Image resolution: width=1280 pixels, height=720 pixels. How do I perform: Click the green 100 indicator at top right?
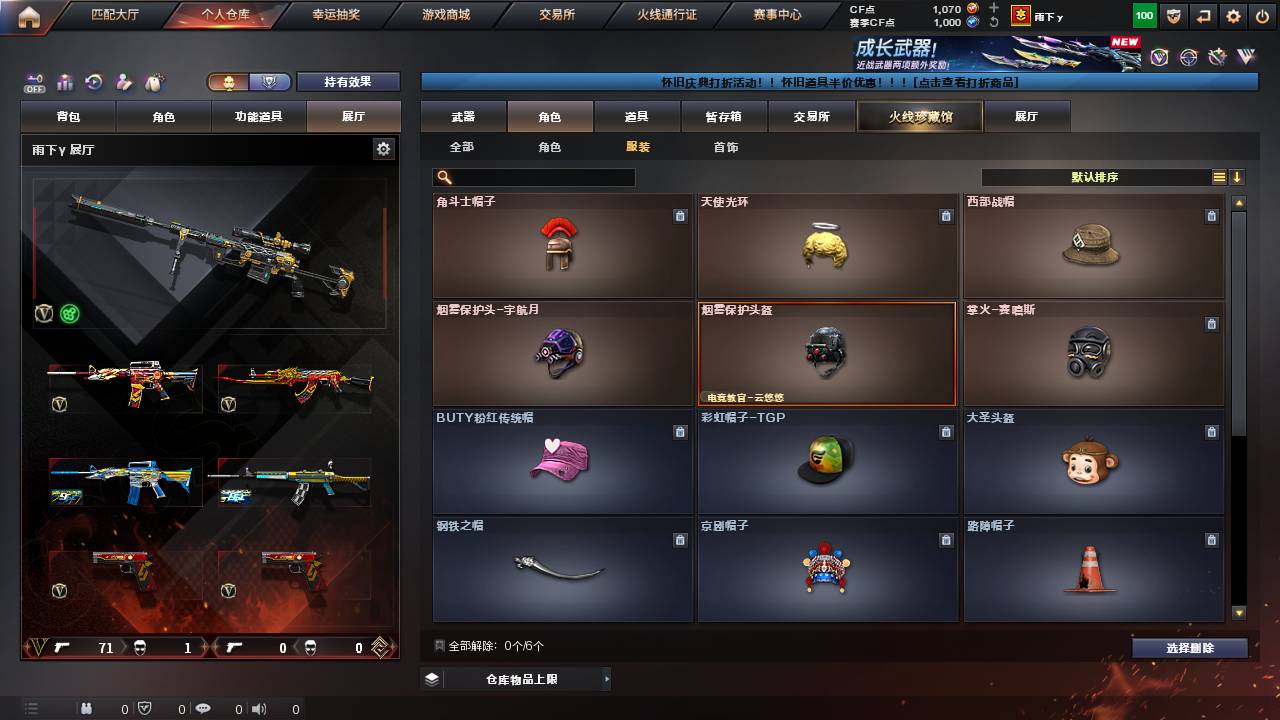(x=1143, y=16)
